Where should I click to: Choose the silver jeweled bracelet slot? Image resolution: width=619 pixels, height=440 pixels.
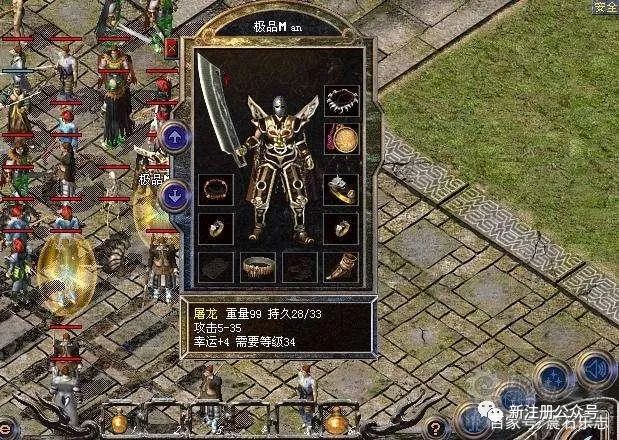pos(341,188)
